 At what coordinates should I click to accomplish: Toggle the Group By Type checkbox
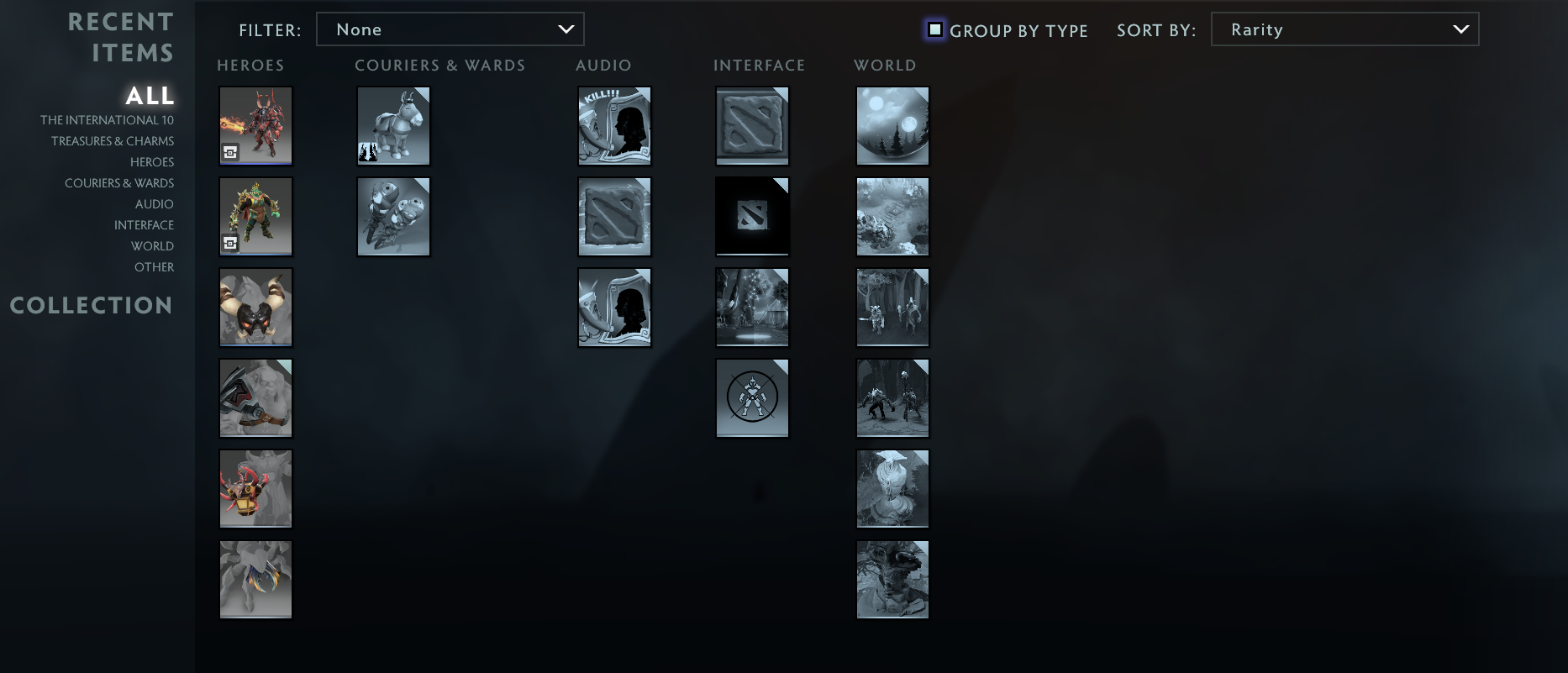[936, 29]
